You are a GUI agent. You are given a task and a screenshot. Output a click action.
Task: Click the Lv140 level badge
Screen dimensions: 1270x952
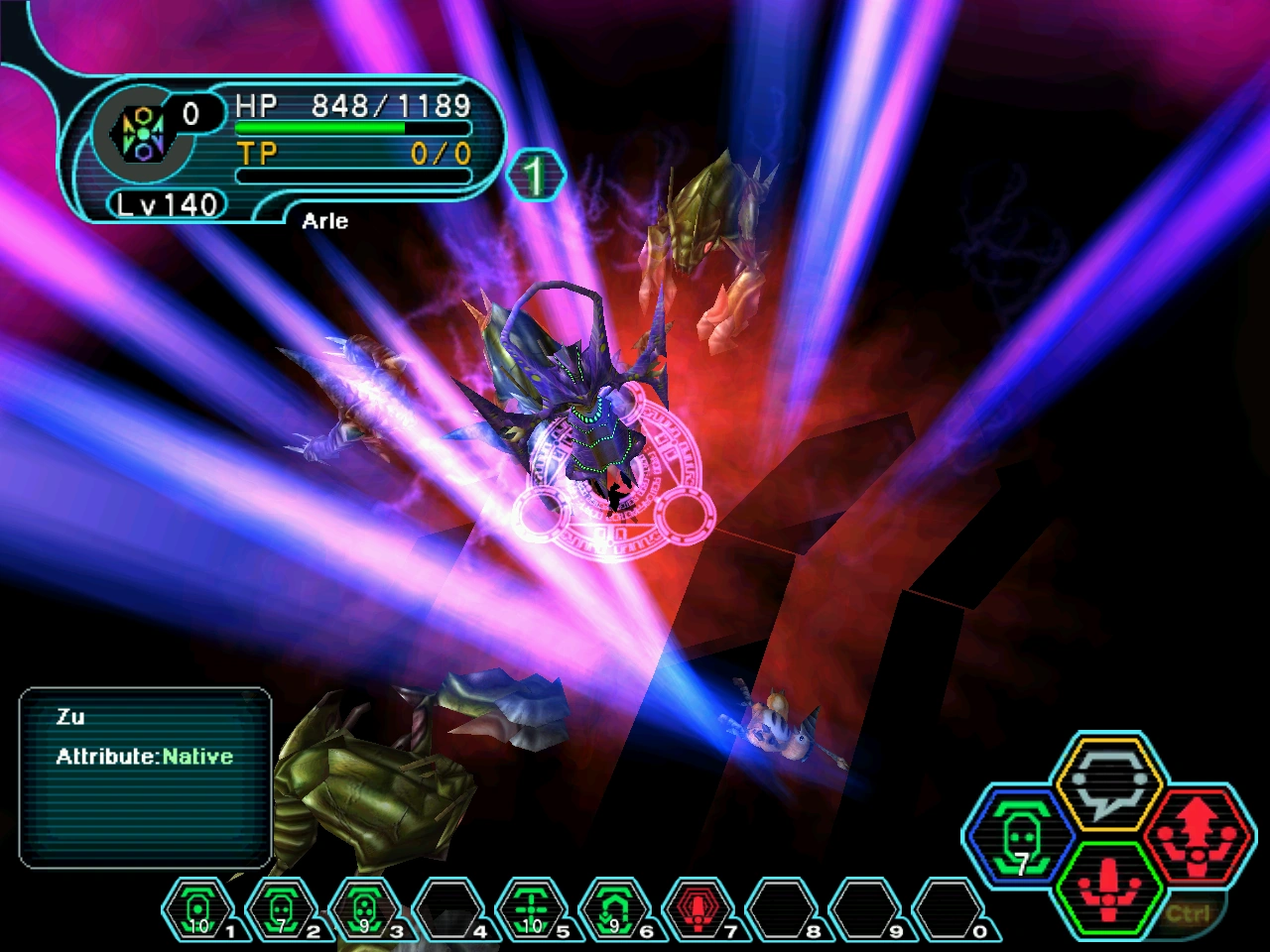tap(166, 205)
